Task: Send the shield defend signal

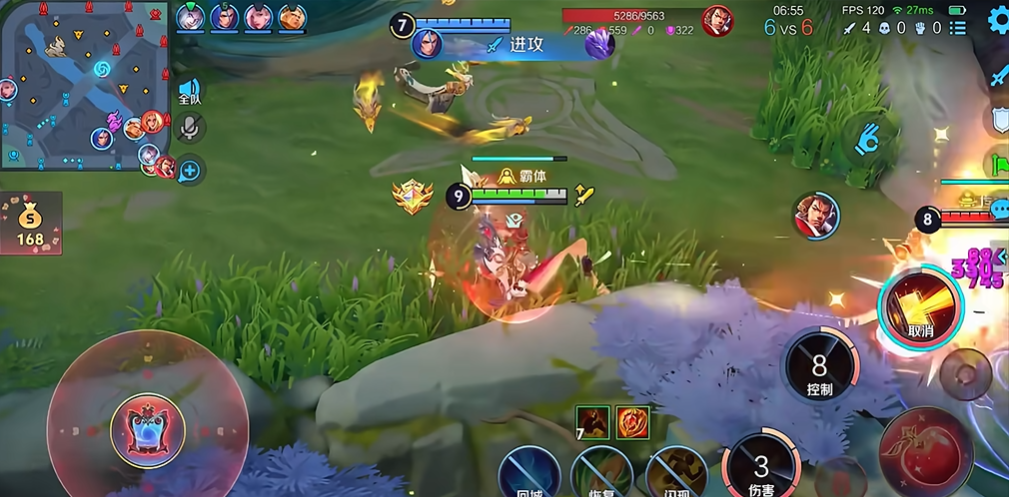Action: (x=999, y=120)
